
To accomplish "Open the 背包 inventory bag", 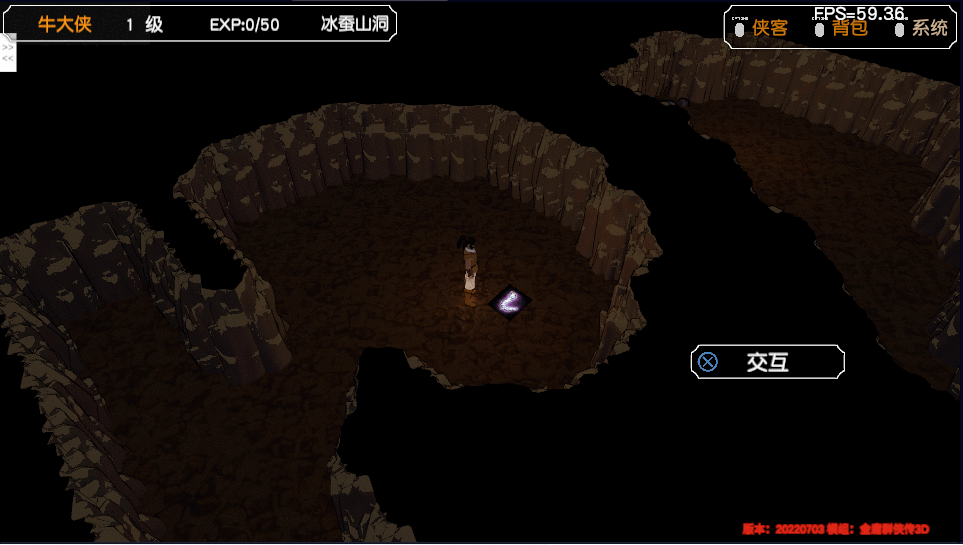I will point(849,28).
